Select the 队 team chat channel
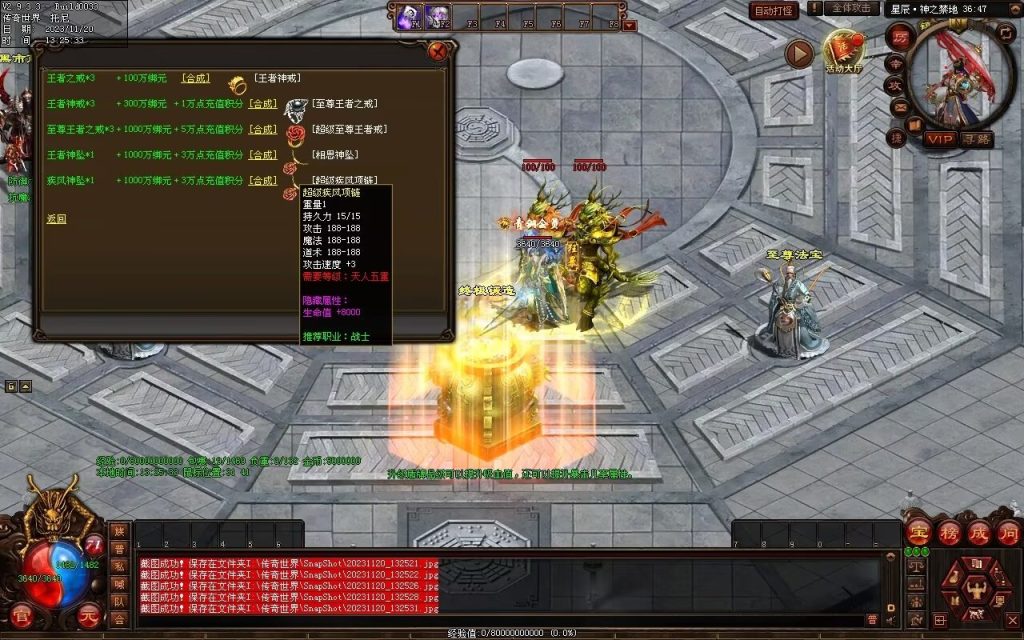This screenshot has height=640, width=1024. 120,602
